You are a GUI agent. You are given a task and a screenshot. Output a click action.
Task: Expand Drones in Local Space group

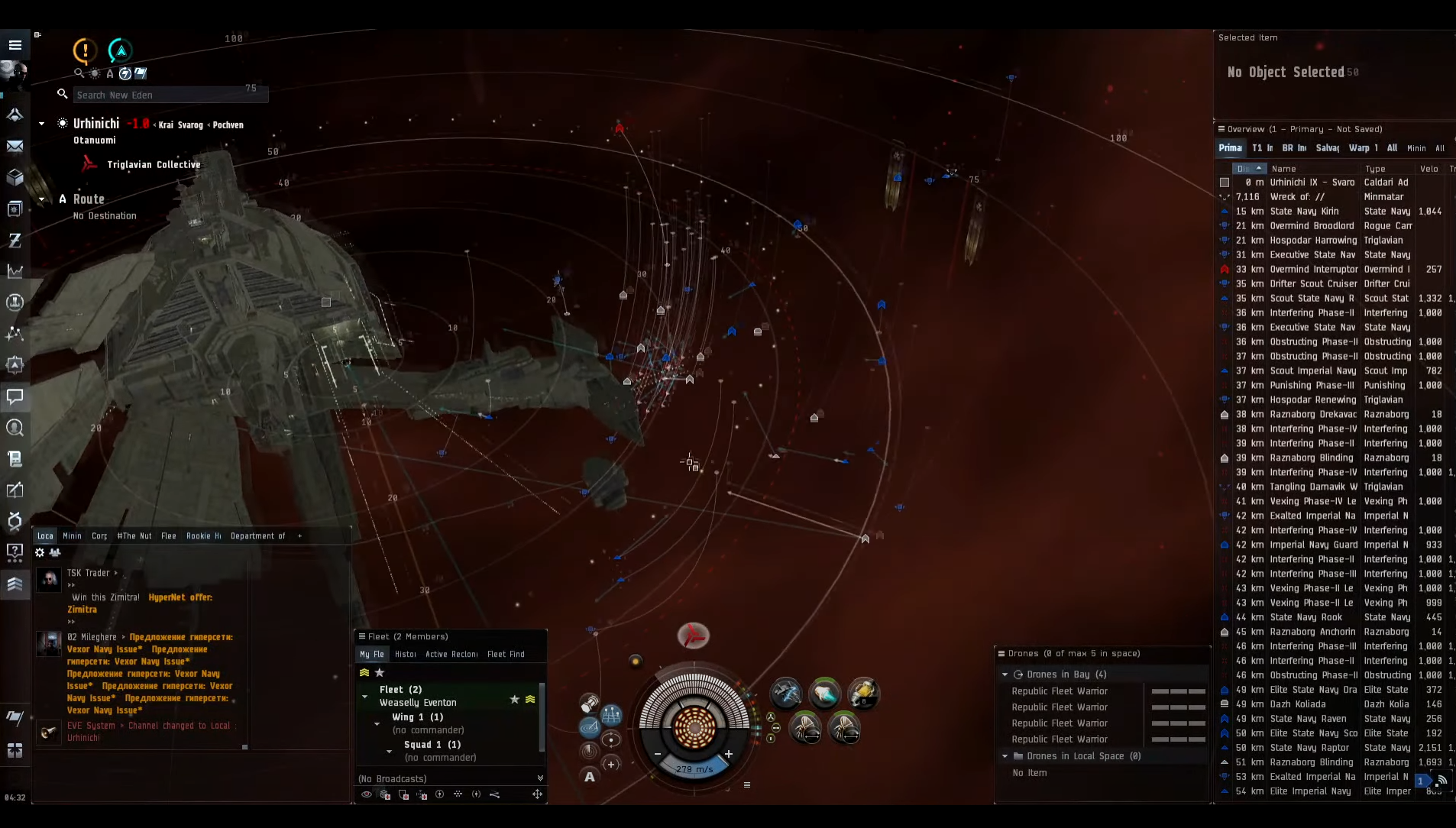[x=1005, y=756]
